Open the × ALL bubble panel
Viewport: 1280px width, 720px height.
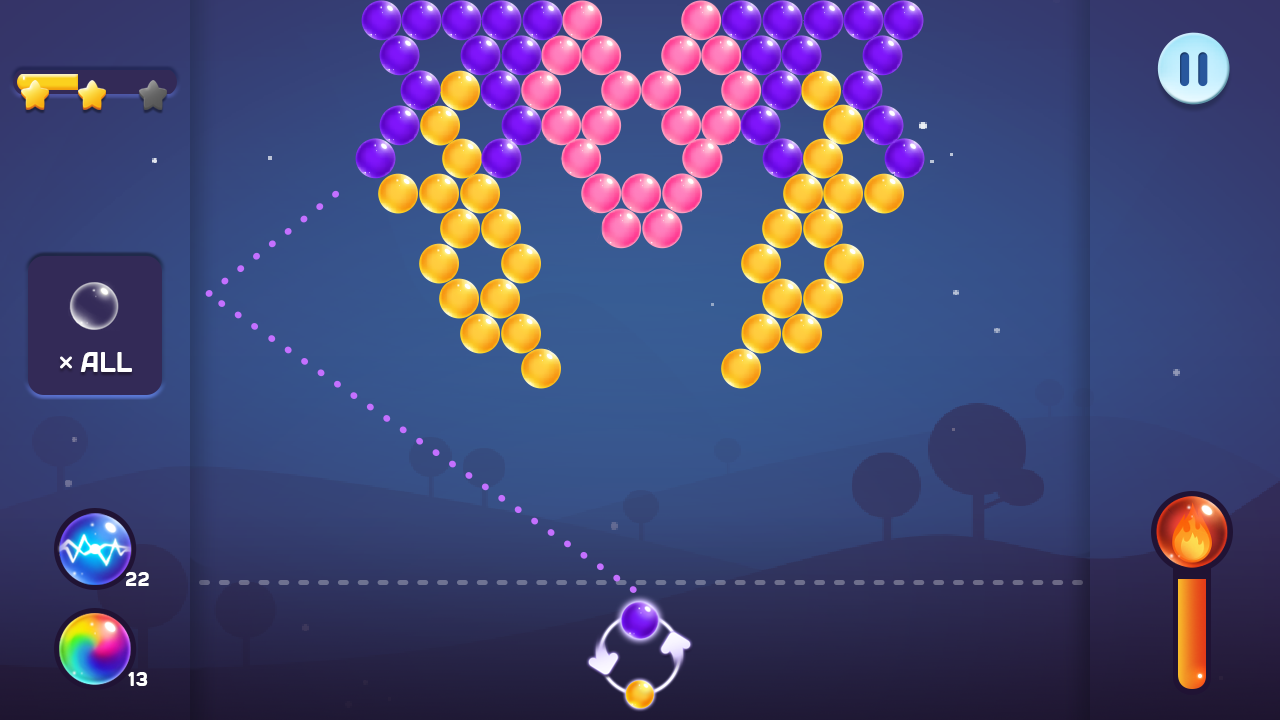[x=95, y=323]
